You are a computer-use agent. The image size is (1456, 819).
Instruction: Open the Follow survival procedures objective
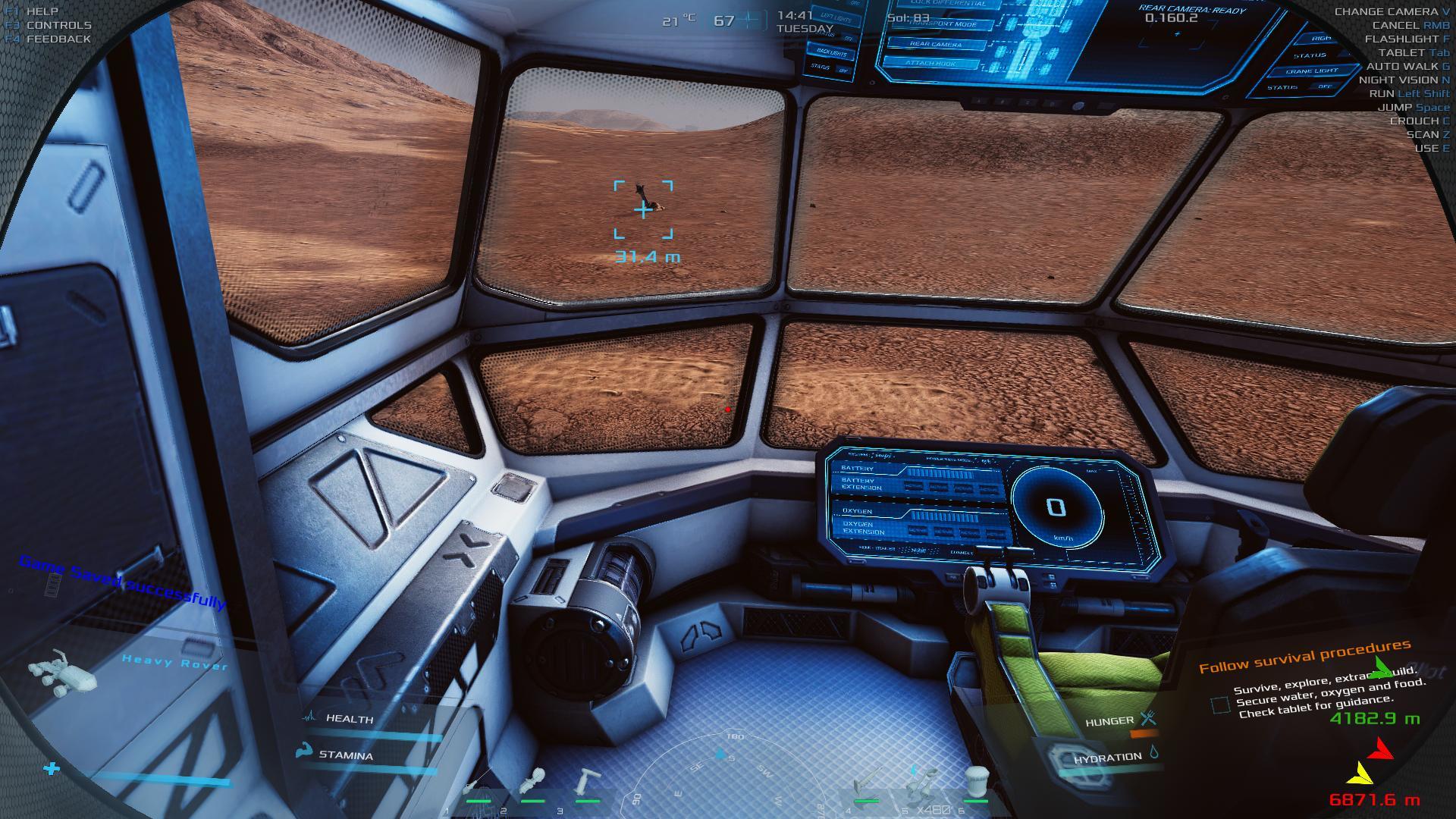click(1304, 657)
